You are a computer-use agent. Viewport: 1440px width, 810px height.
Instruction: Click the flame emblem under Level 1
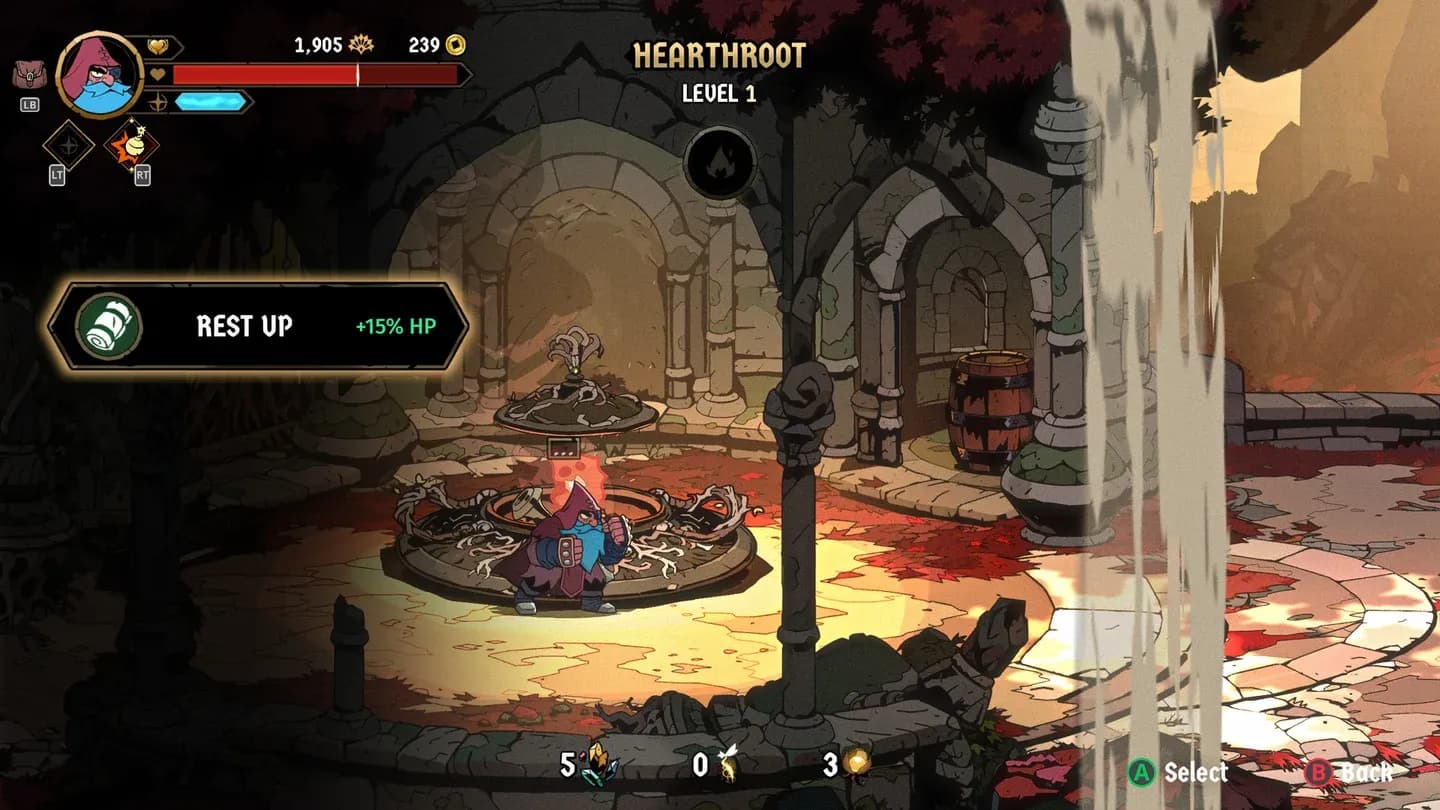point(720,163)
